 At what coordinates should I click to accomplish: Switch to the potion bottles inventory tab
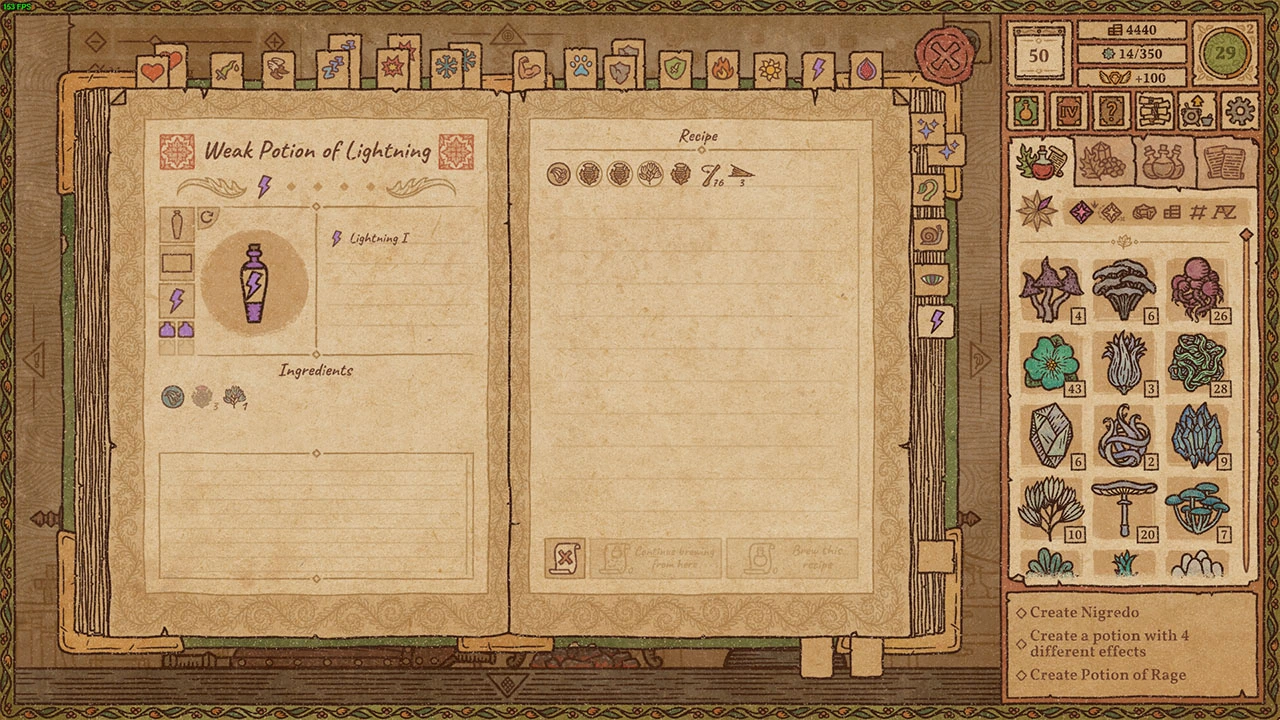tap(1163, 162)
